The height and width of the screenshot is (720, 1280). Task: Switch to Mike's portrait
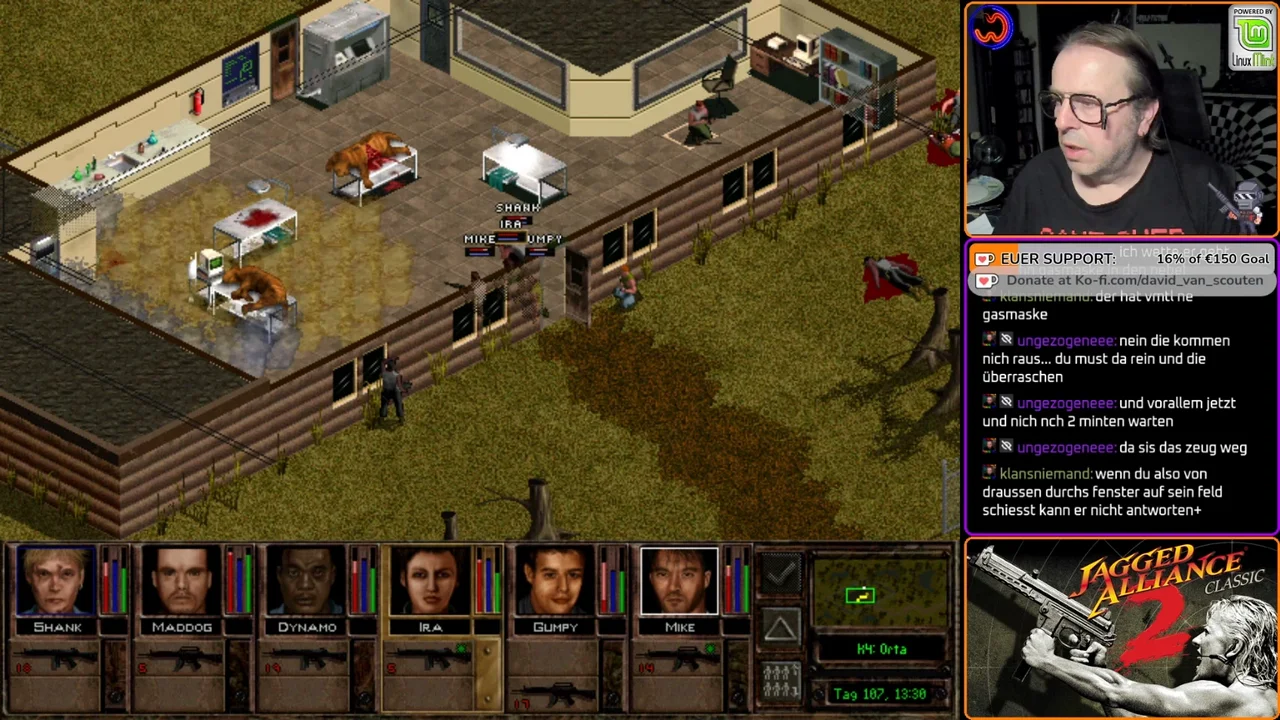(x=679, y=580)
